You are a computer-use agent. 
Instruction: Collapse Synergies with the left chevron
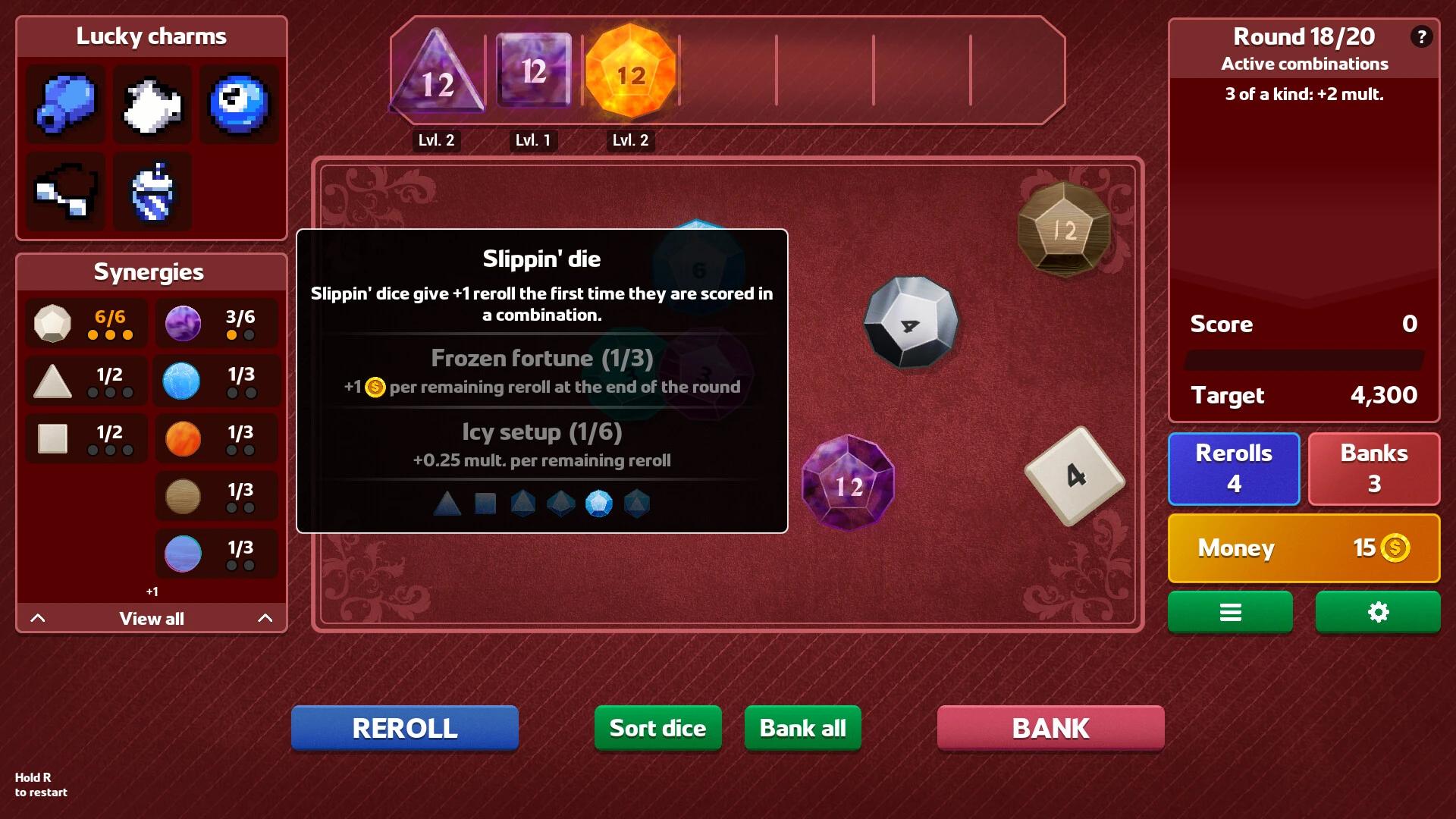coord(39,618)
